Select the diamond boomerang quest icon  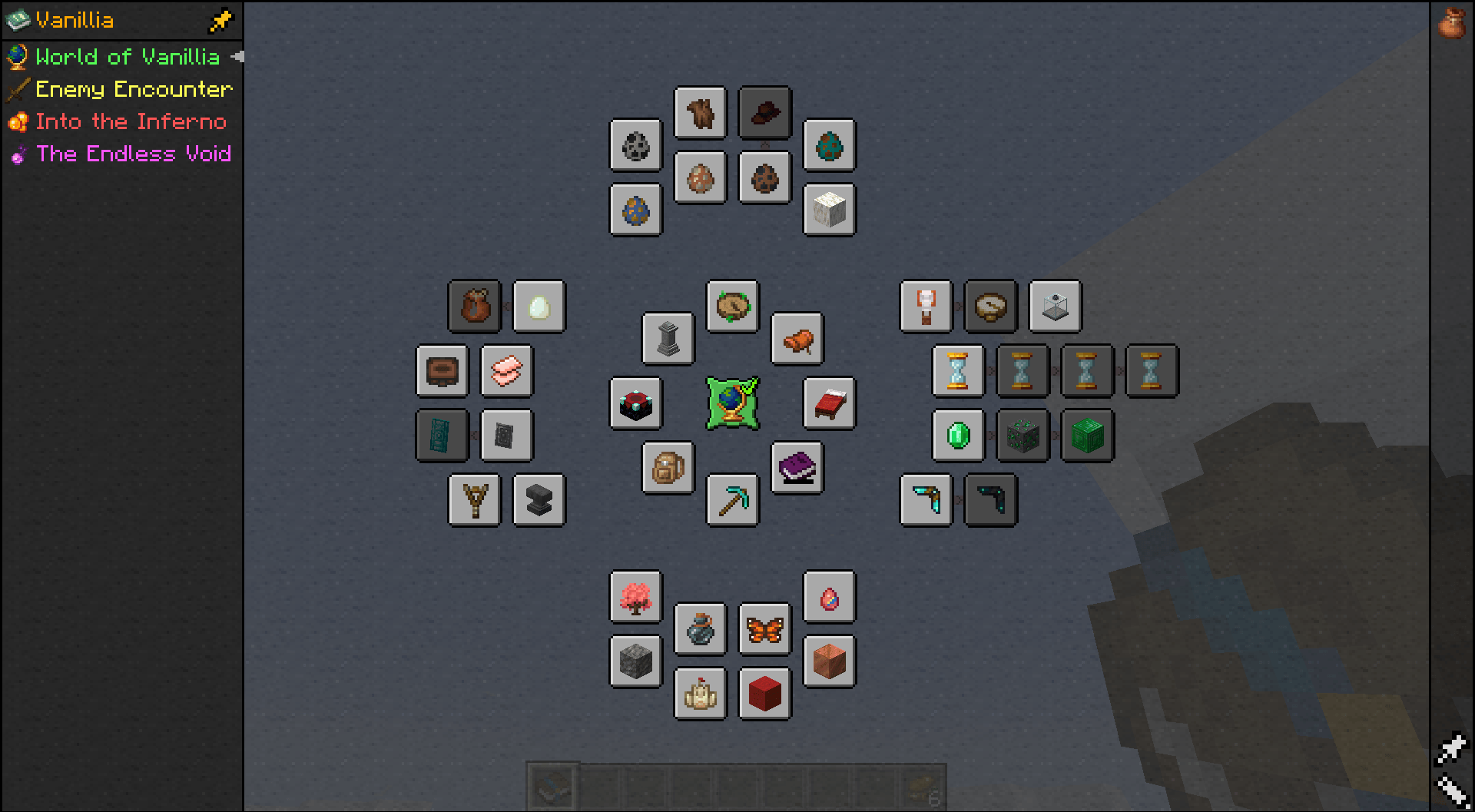926,501
